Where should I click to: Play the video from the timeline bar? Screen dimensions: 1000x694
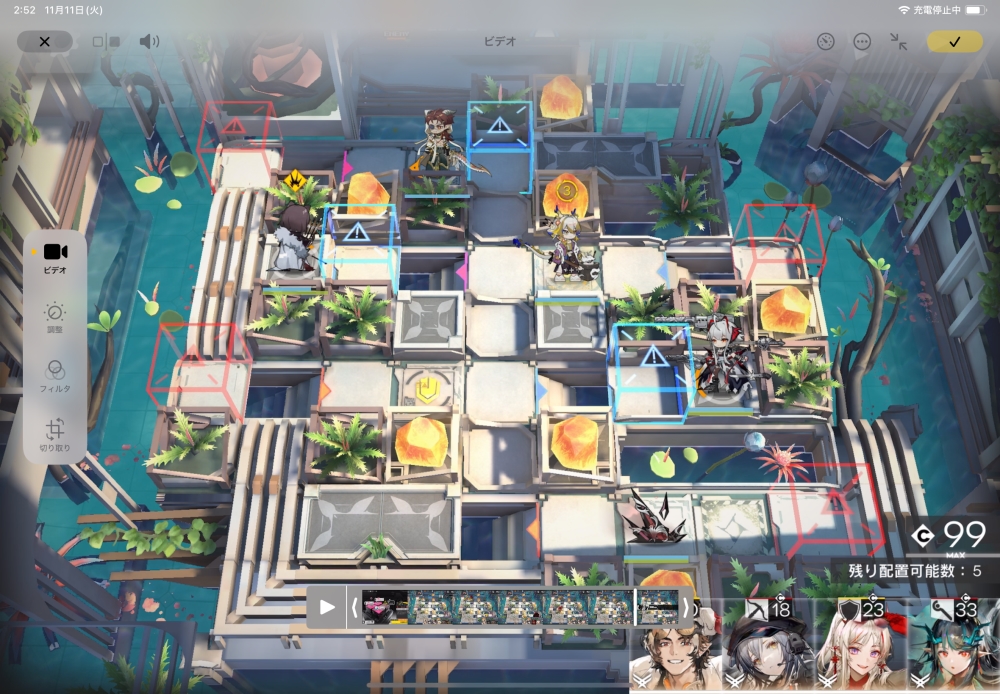[327, 607]
